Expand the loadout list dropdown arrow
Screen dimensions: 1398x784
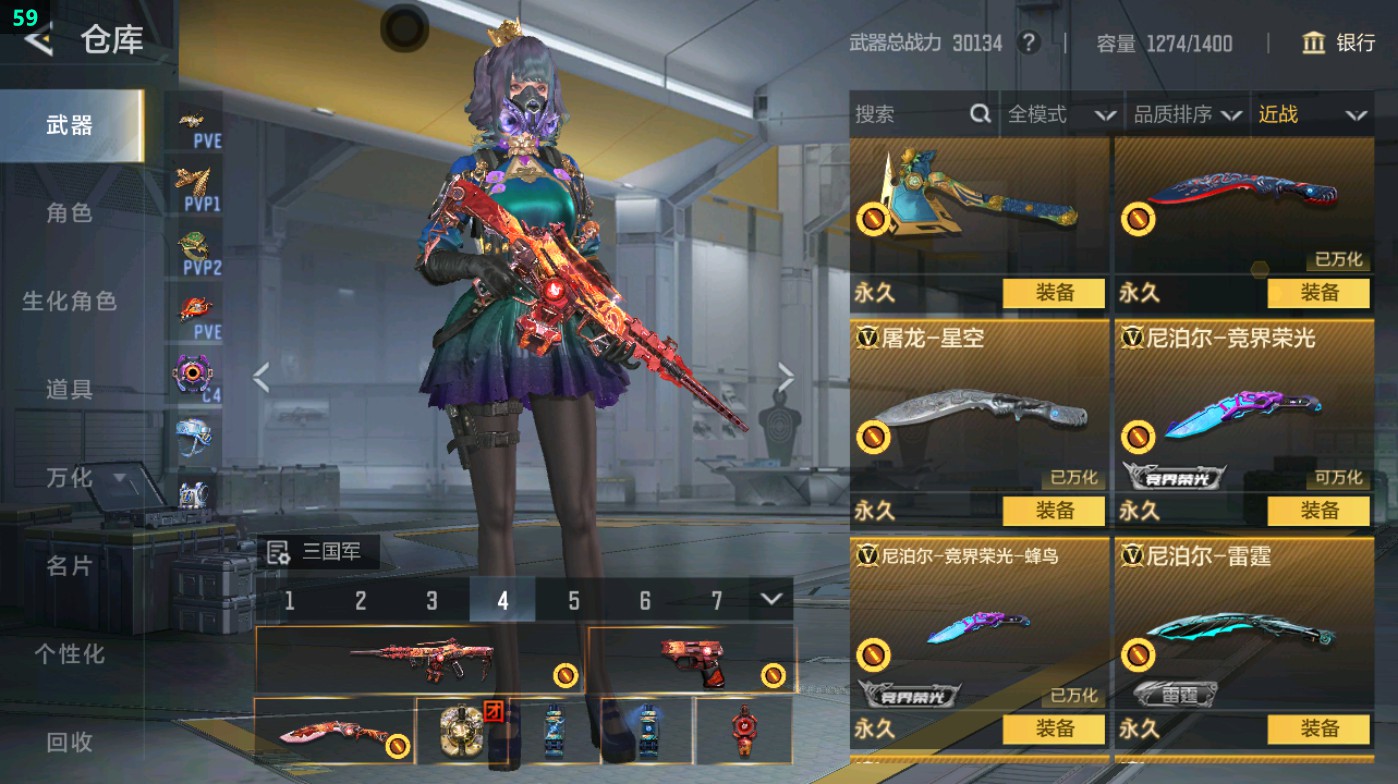coord(770,599)
